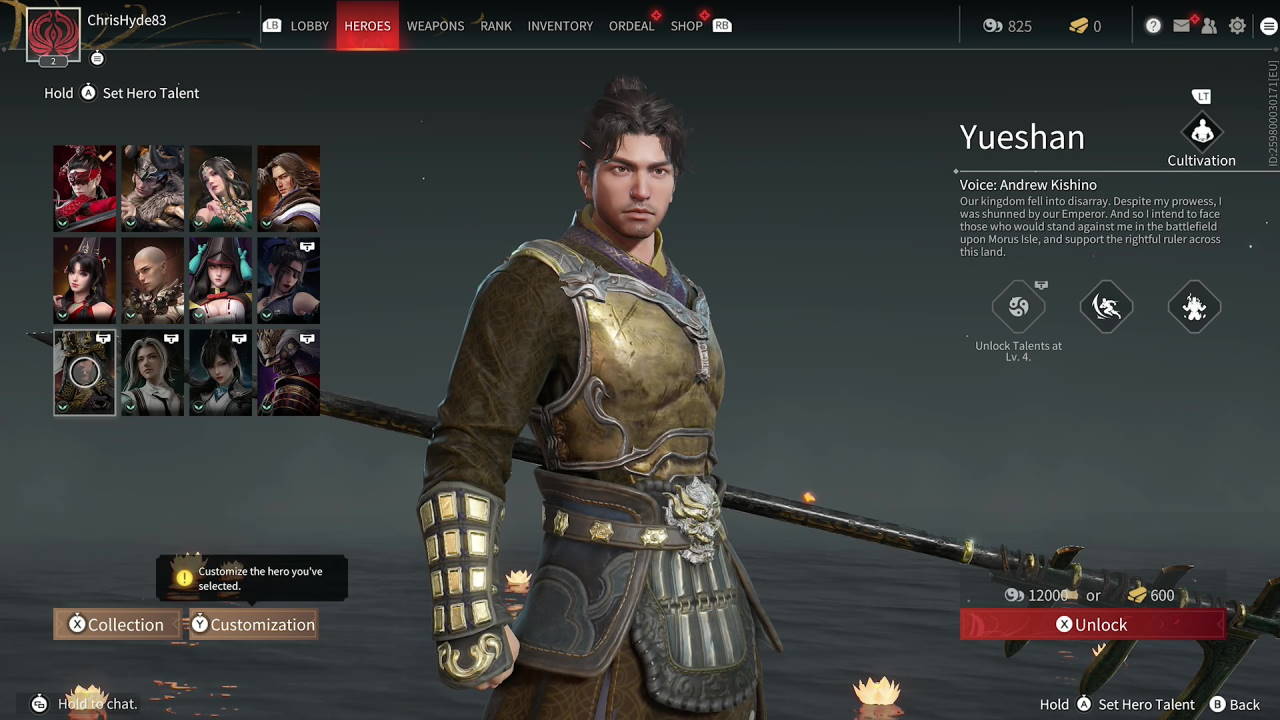
Task: Click the dash skill talent icon
Action: pyautogui.click(x=1106, y=307)
